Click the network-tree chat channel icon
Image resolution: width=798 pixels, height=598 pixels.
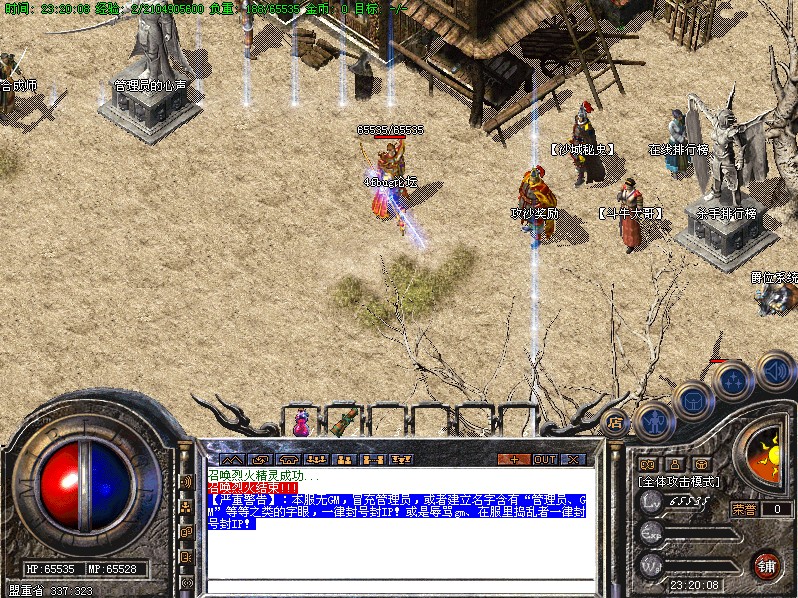186,506
